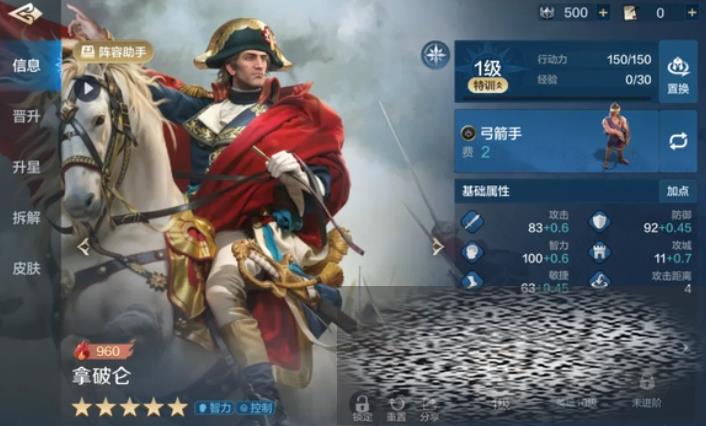Open the 拆解 (Dismantle) tab

[x=27, y=217]
